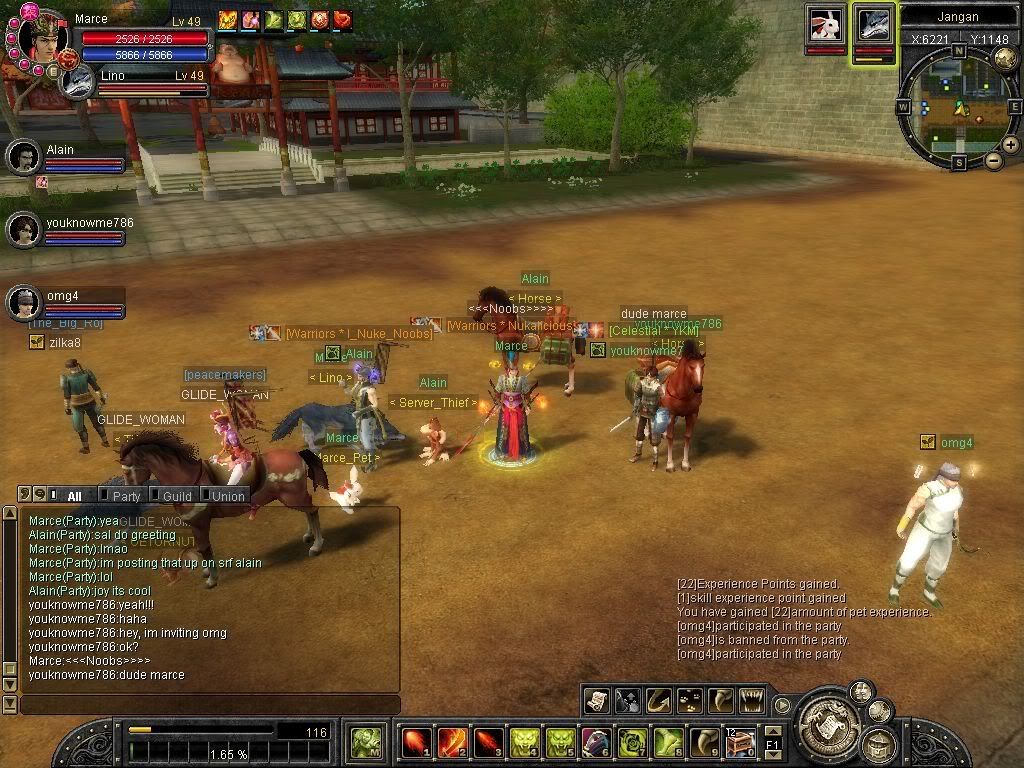Select the Union chat tab
This screenshot has height=768, width=1024.
click(228, 496)
